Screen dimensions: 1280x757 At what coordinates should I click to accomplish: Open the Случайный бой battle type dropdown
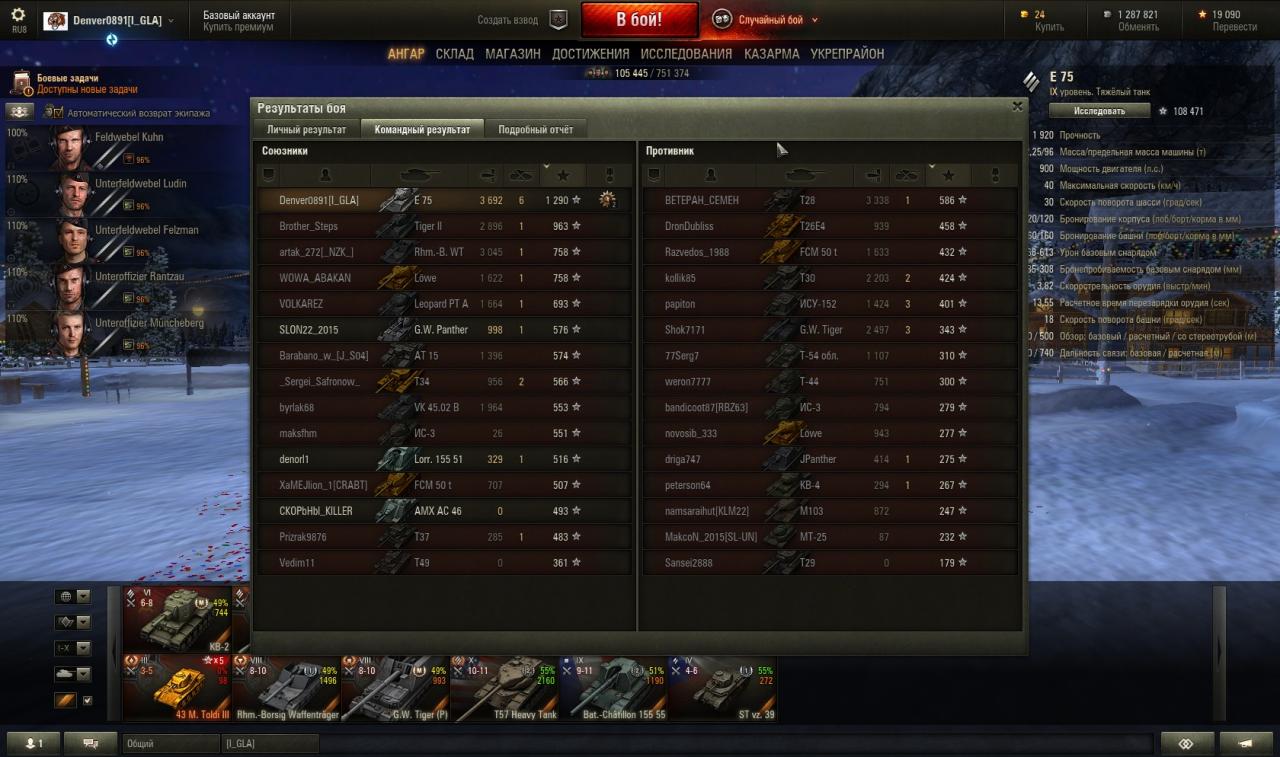[767, 20]
